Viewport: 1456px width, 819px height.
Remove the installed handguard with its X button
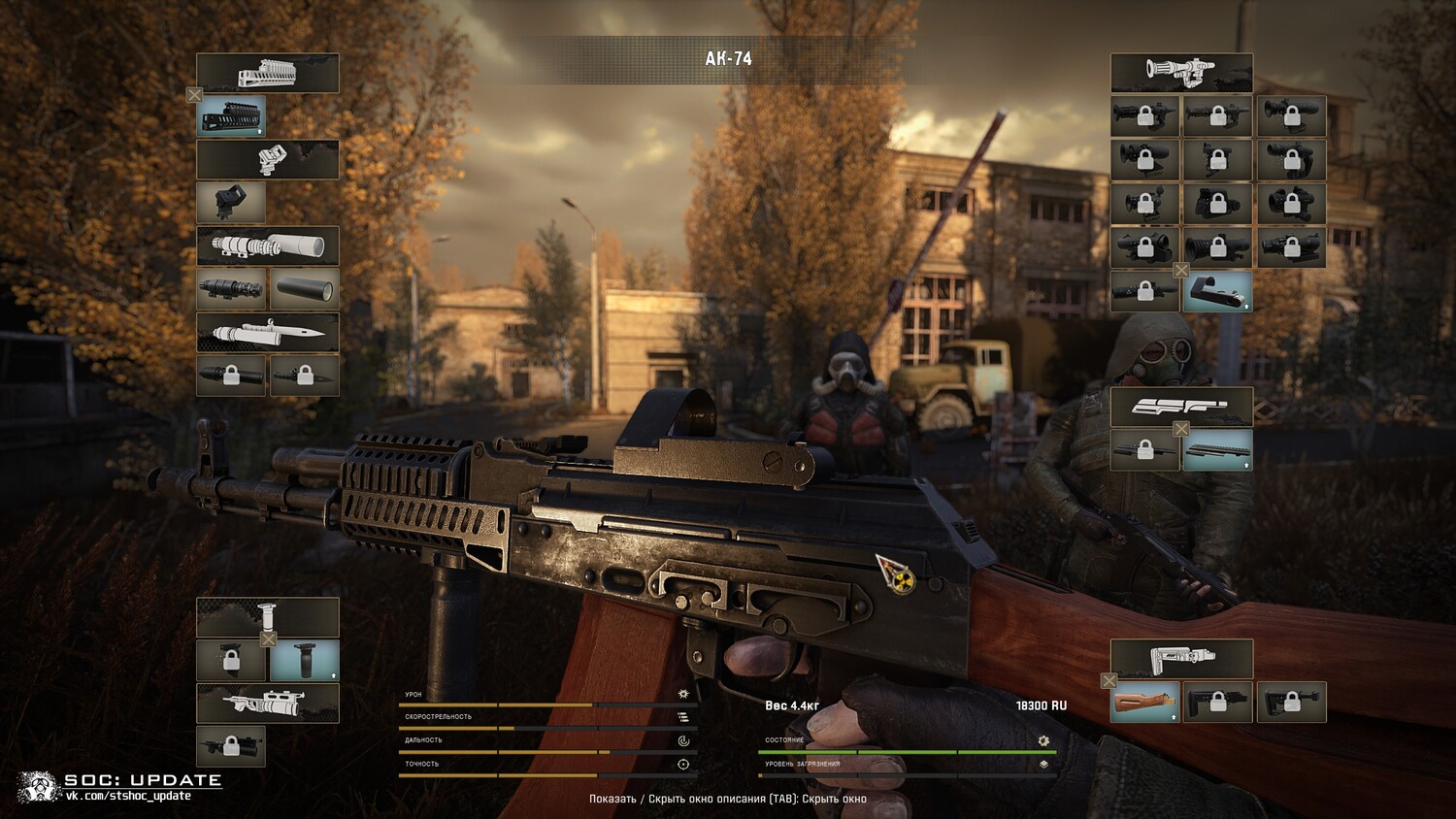pos(194,95)
